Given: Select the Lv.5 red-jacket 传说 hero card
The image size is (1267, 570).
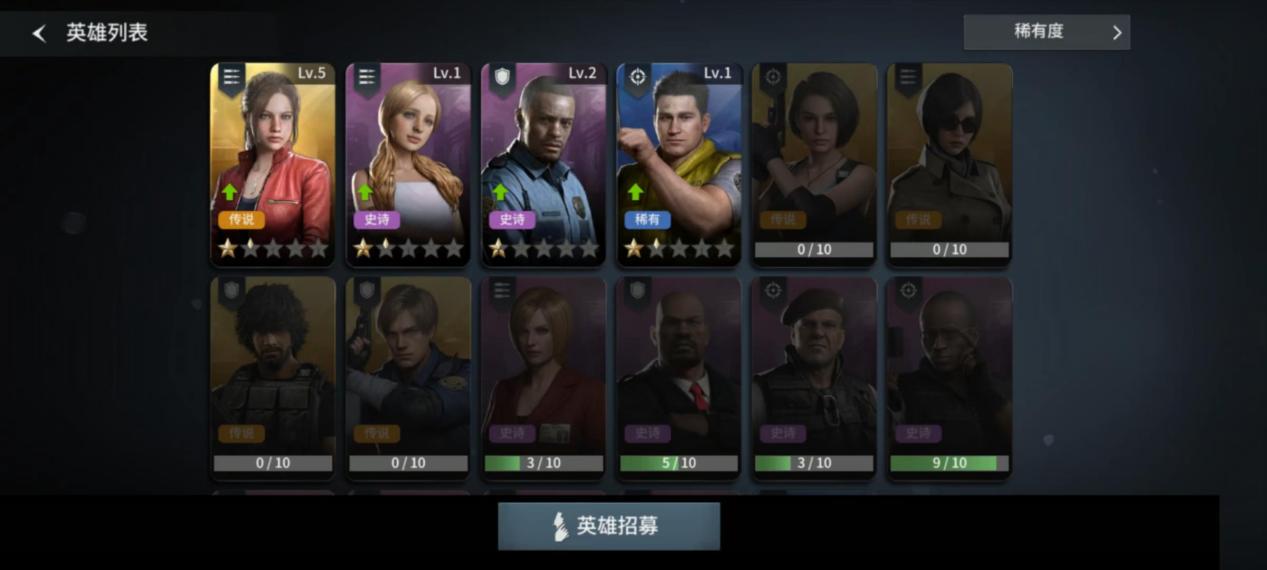Looking at the screenshot, I should [273, 163].
